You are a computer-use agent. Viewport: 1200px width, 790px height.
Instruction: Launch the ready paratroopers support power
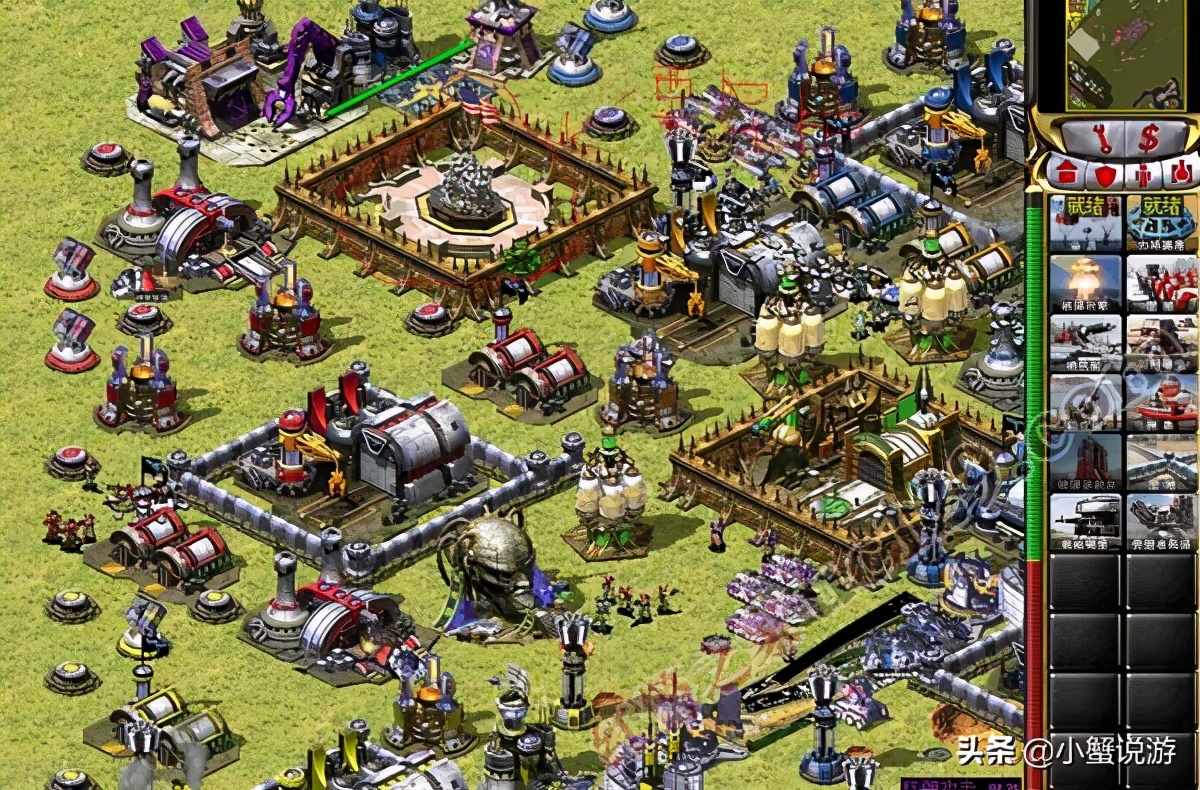pyautogui.click(x=1085, y=224)
